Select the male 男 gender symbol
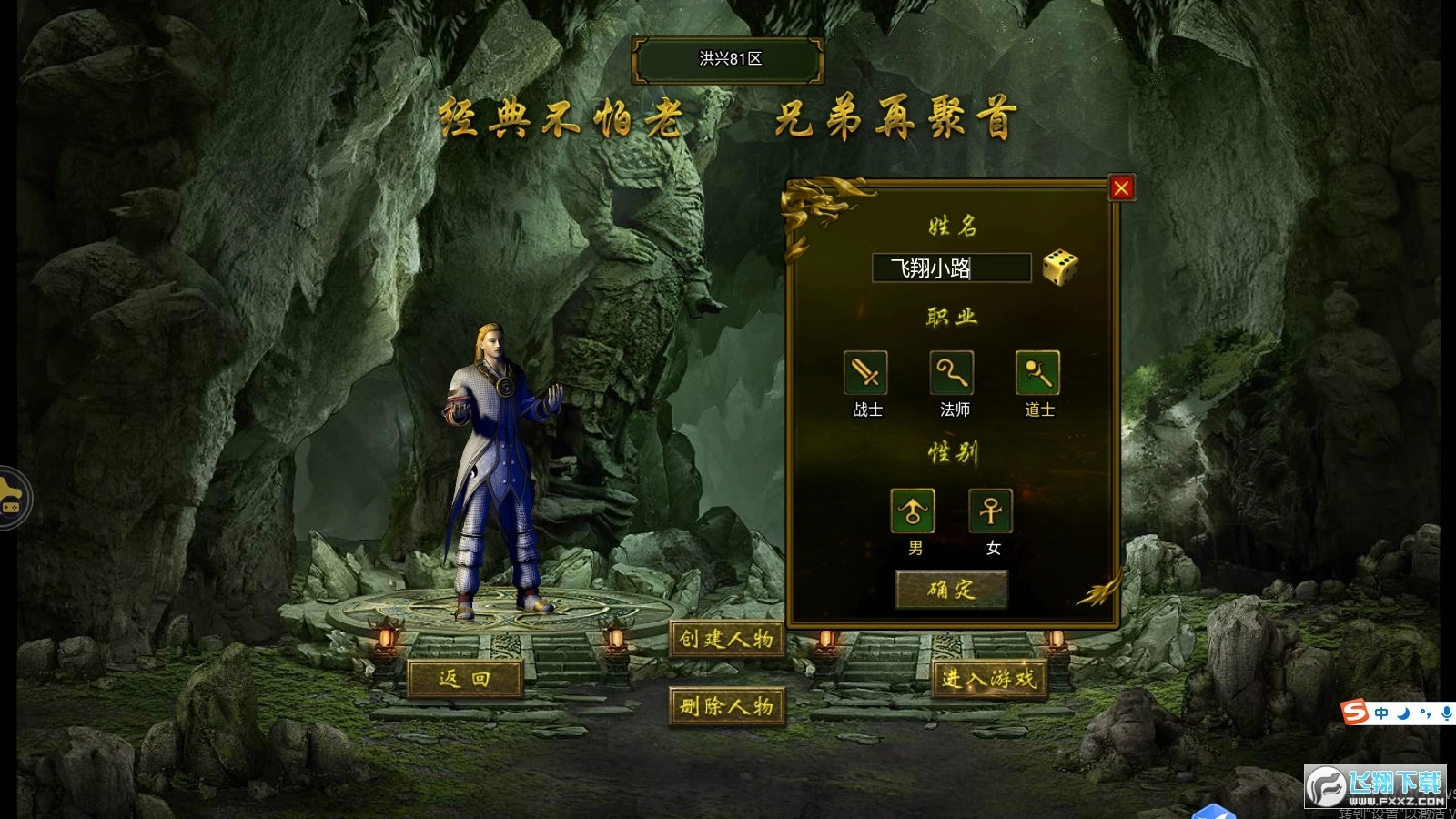Image resolution: width=1456 pixels, height=819 pixels. pyautogui.click(x=915, y=511)
